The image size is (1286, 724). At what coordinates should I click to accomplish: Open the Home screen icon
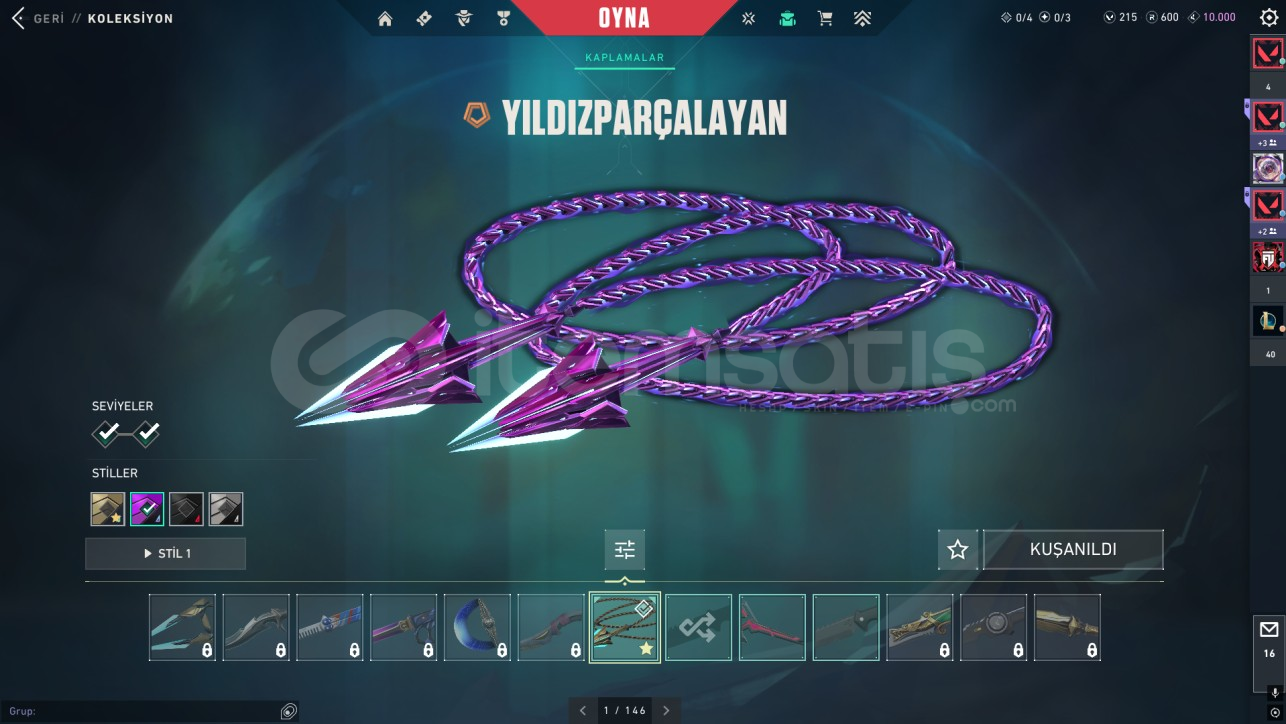click(385, 17)
